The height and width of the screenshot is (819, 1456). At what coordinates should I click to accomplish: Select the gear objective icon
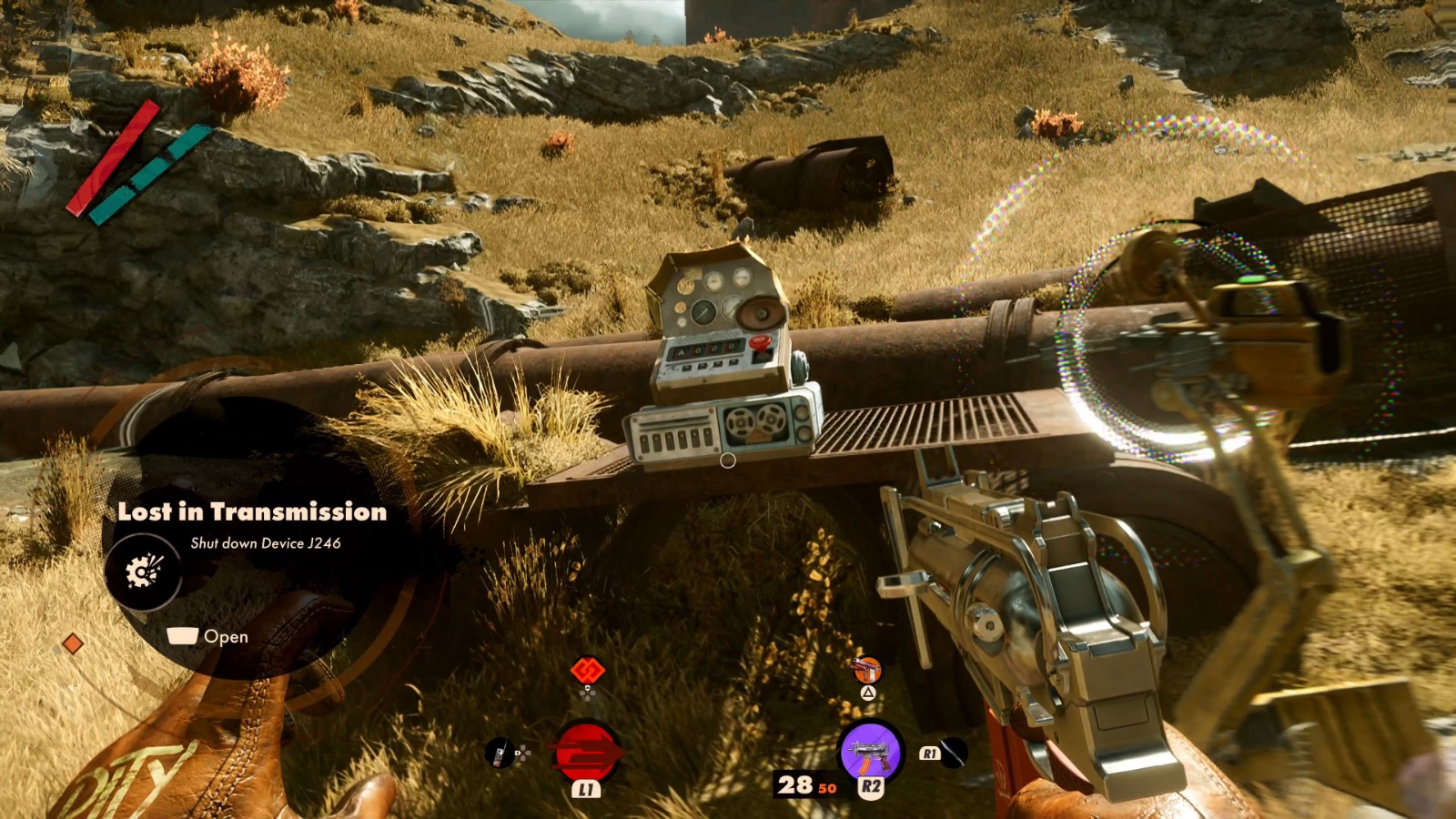[143, 571]
